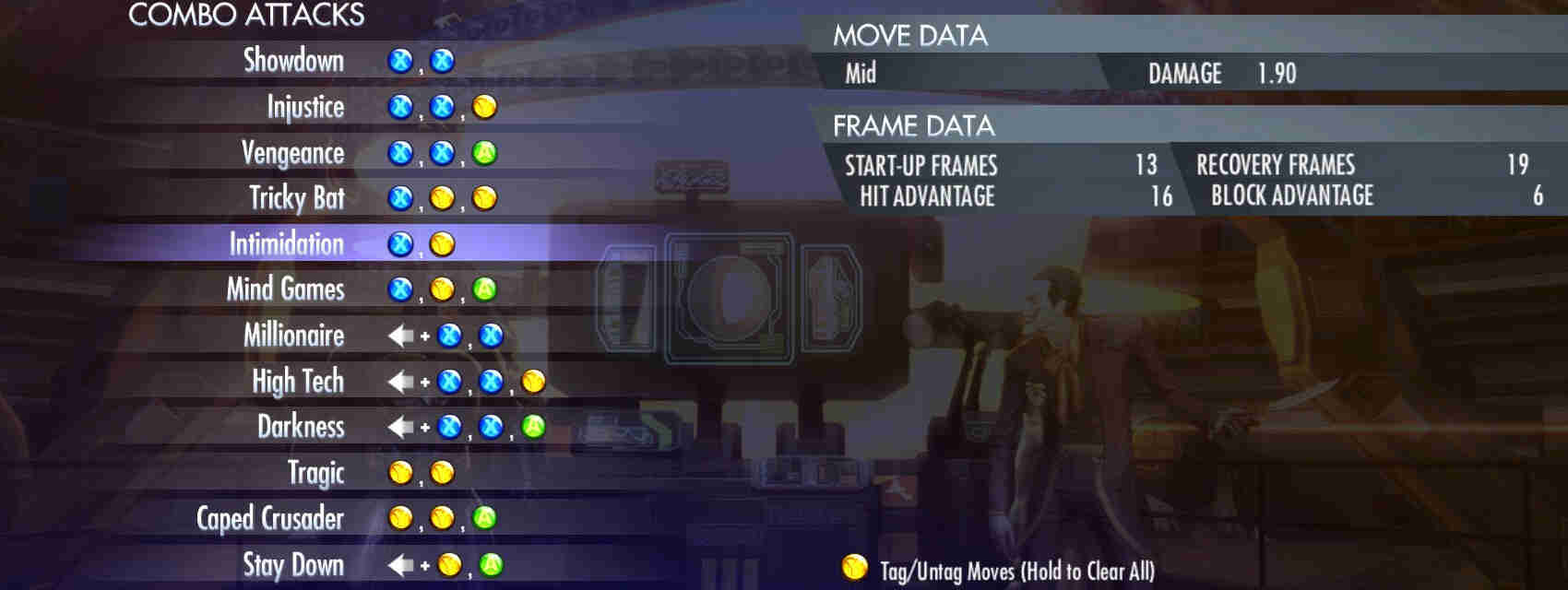Image resolution: width=1568 pixels, height=590 pixels.
Task: Highlight the Stay Down combo move
Action: pos(292,564)
